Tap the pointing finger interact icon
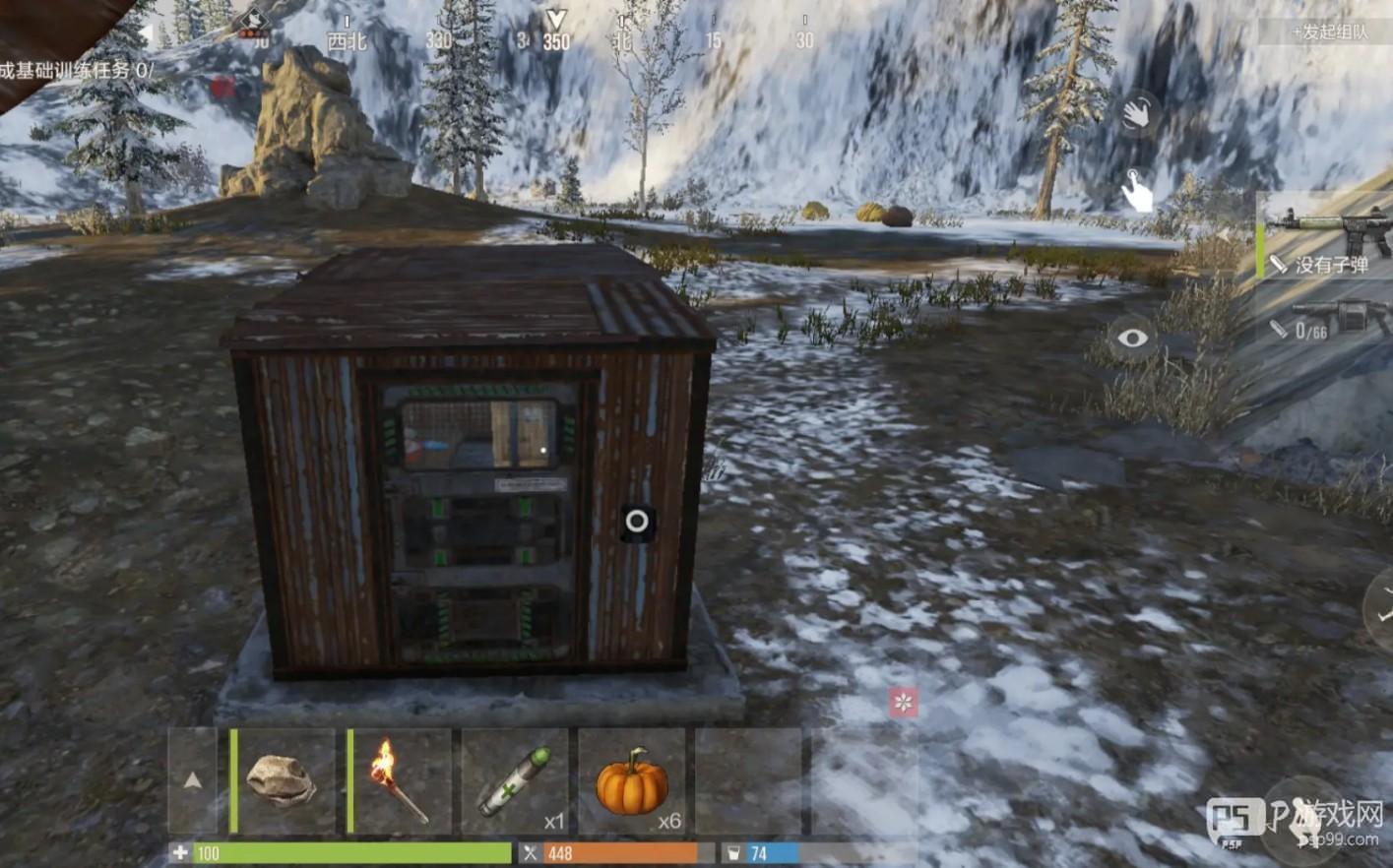Viewport: 1393px width, 868px height. pyautogui.click(x=1137, y=190)
